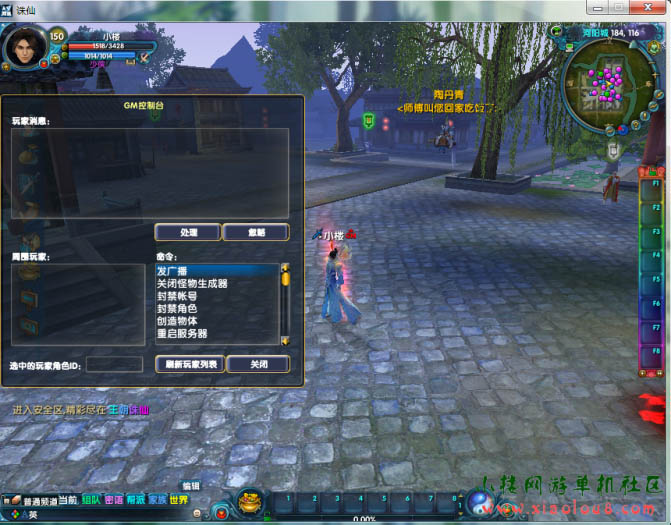671x525 pixels.
Task: Select the 创造物体 command
Action: pyautogui.click(x=216, y=321)
